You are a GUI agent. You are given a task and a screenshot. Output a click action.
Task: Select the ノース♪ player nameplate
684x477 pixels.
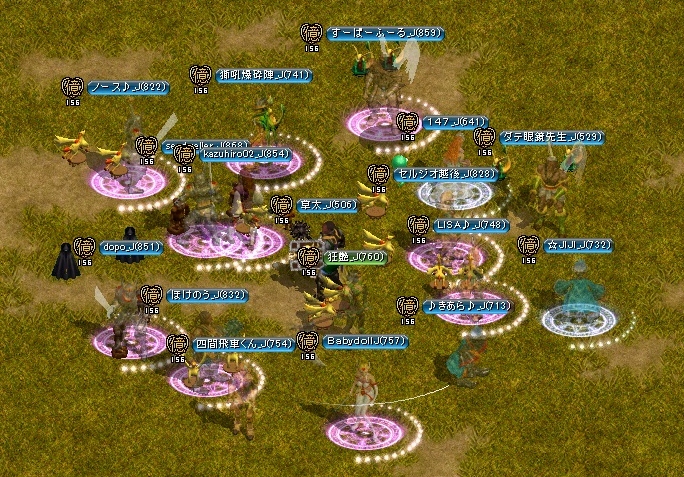[126, 87]
